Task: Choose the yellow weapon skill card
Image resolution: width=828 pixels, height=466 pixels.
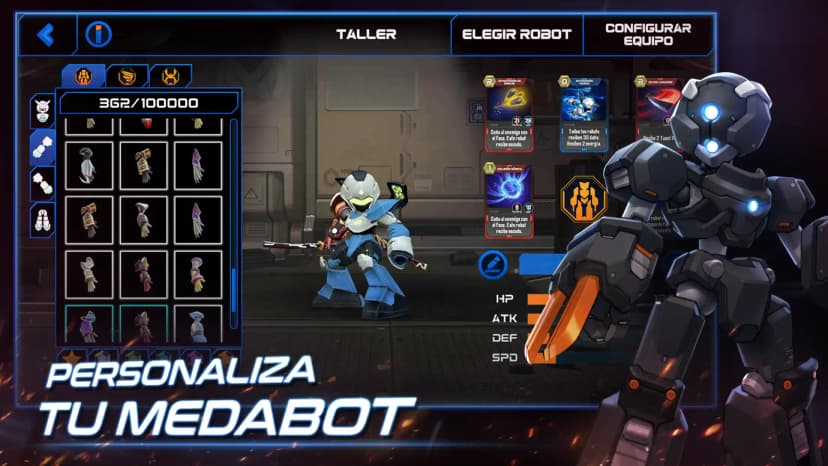Action: pos(509,113)
